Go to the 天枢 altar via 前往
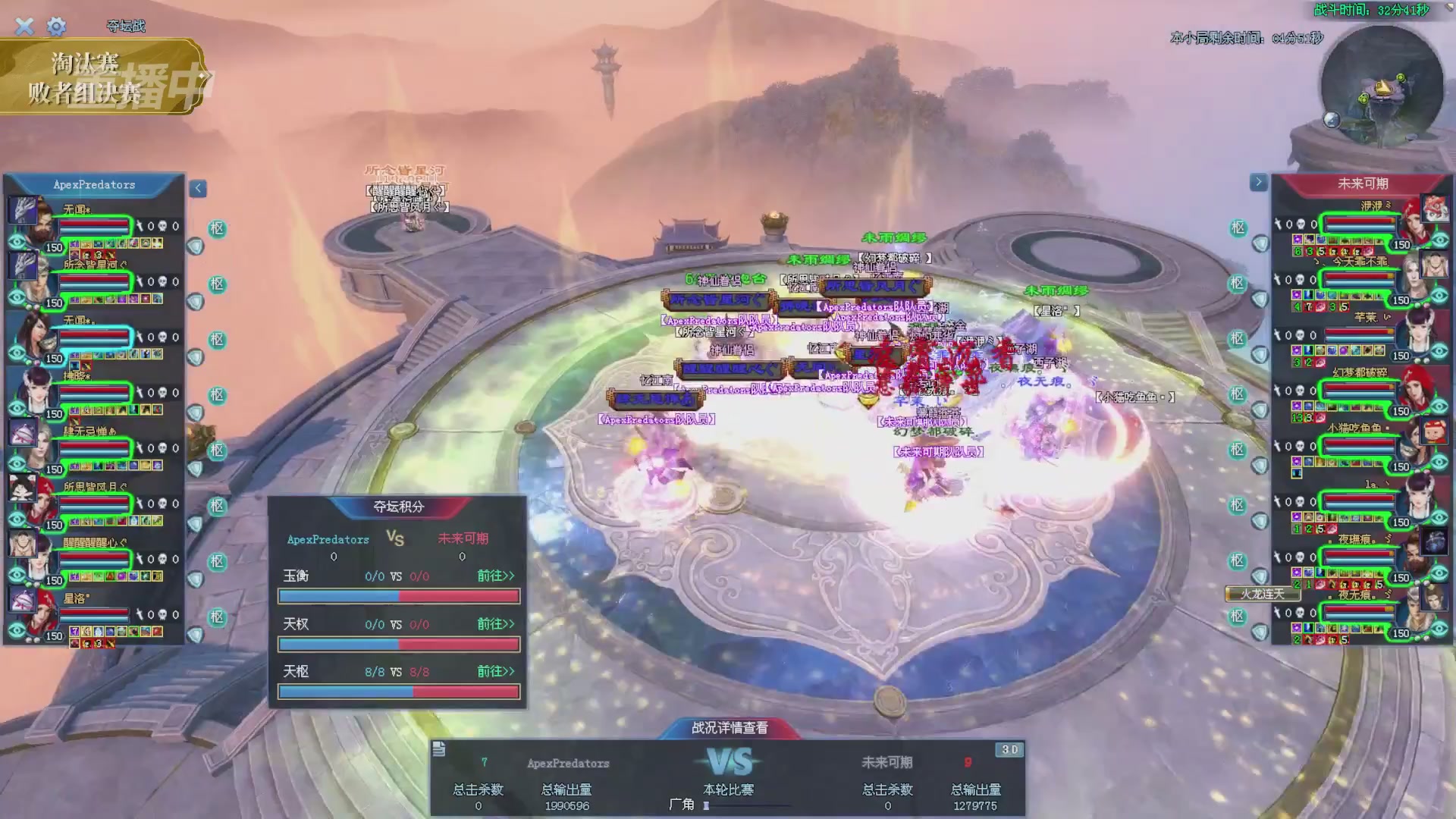The height and width of the screenshot is (819, 1456). (495, 672)
